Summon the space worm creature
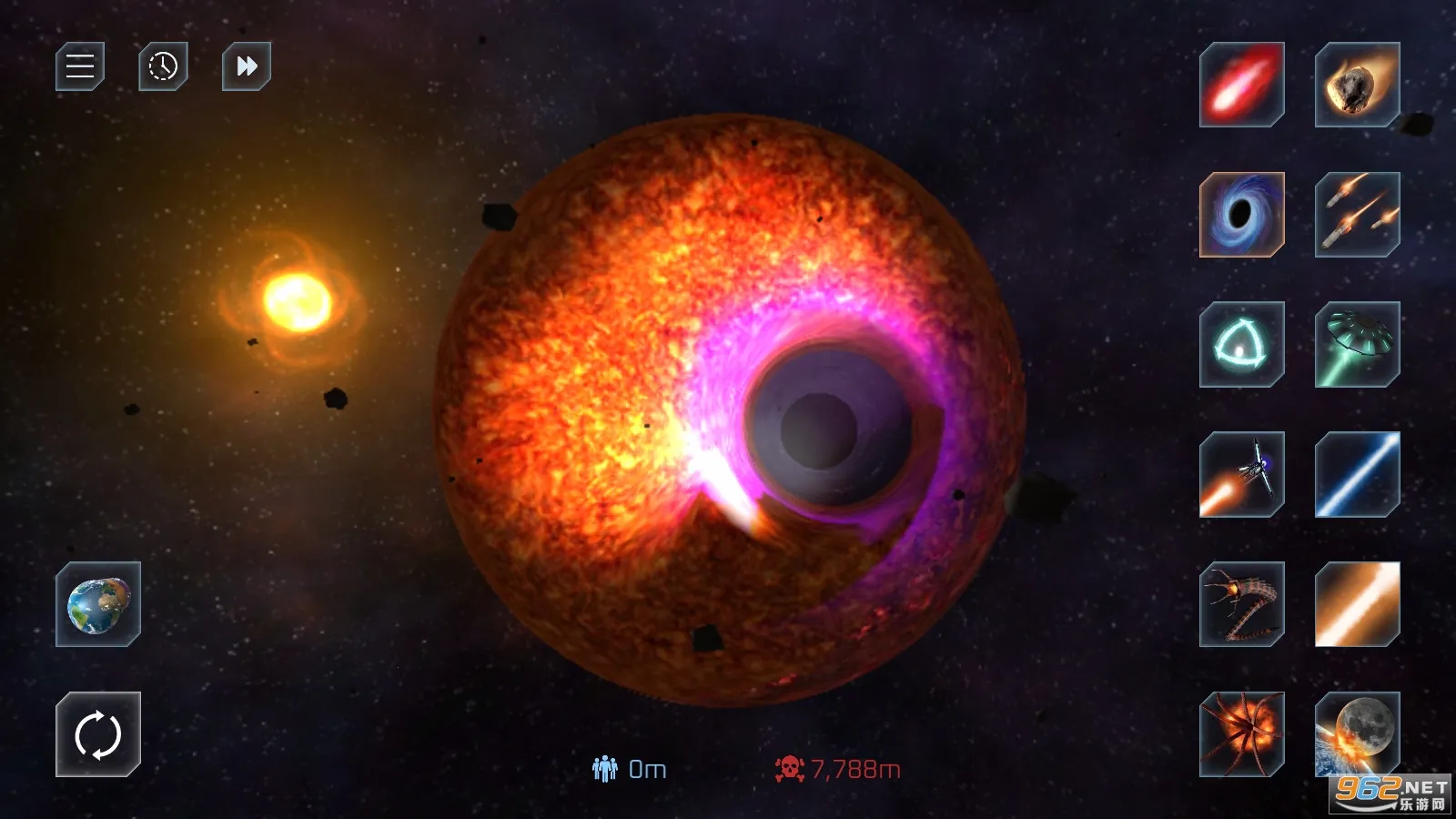This screenshot has width=1456, height=819. [1241, 604]
